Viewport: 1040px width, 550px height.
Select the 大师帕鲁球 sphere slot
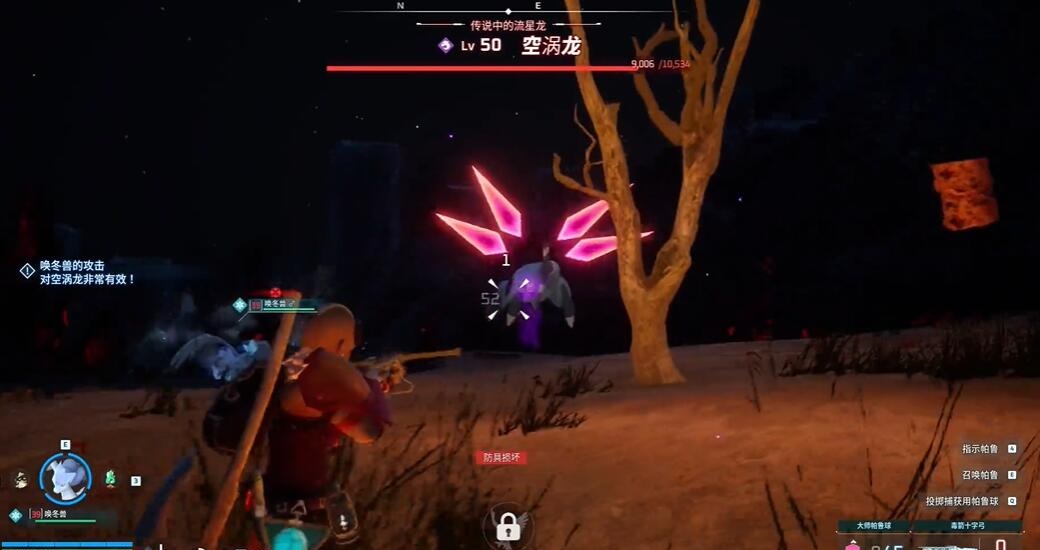(x=873, y=526)
